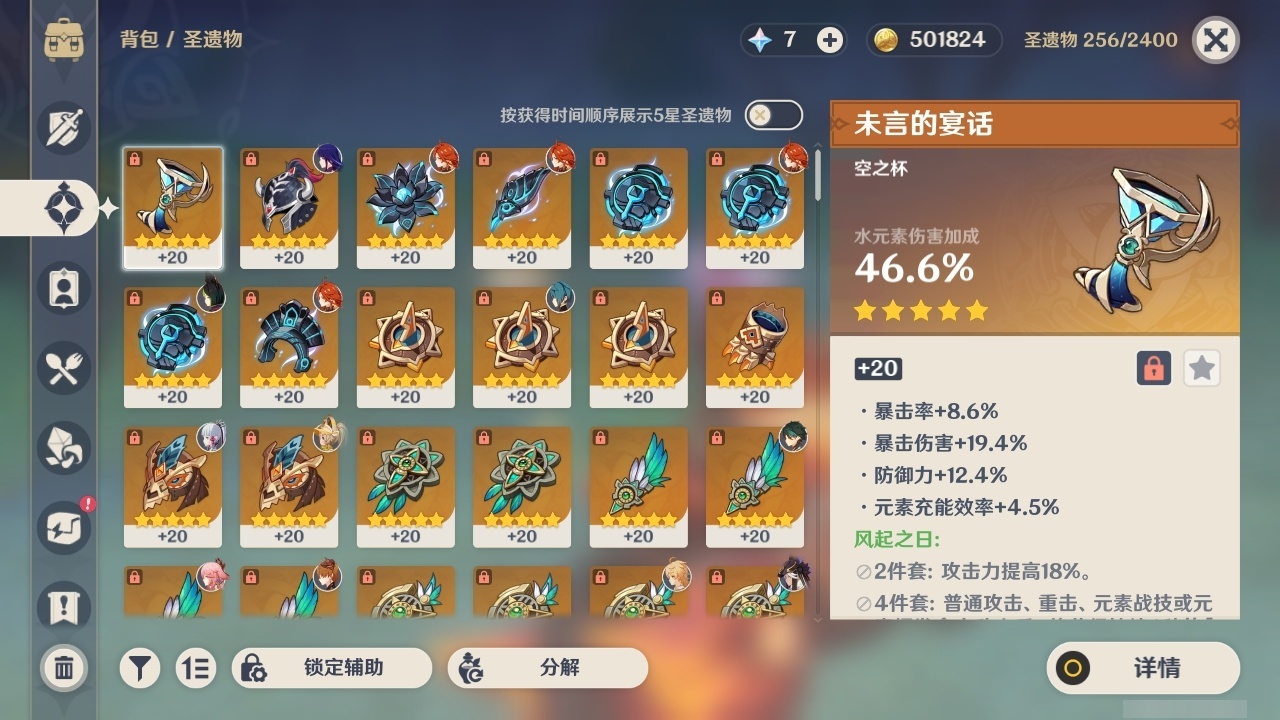Open the gadgets category with red notification dot
This screenshot has width=1280, height=720.
click(x=63, y=528)
